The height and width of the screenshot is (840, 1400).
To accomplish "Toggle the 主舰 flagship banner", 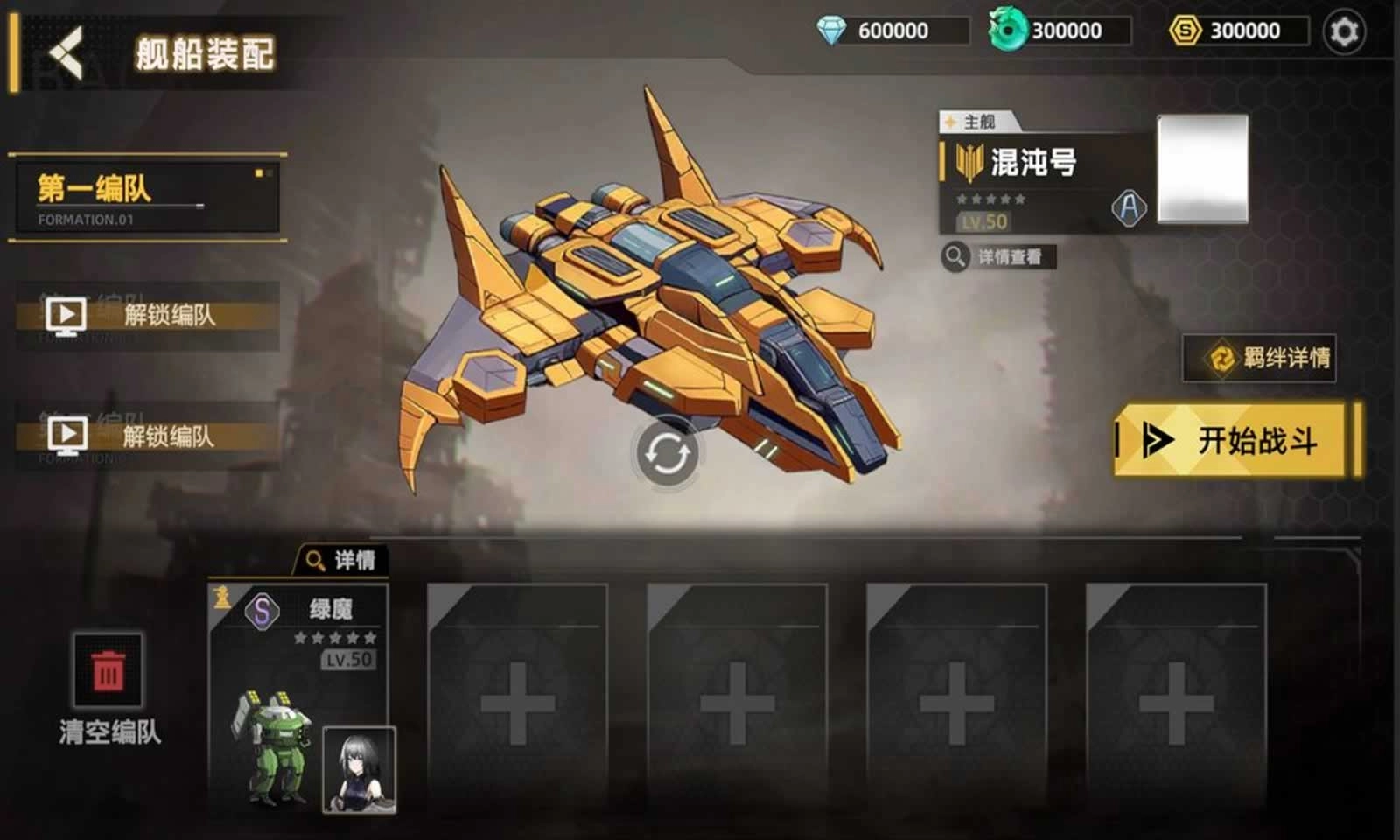I will tap(974, 121).
